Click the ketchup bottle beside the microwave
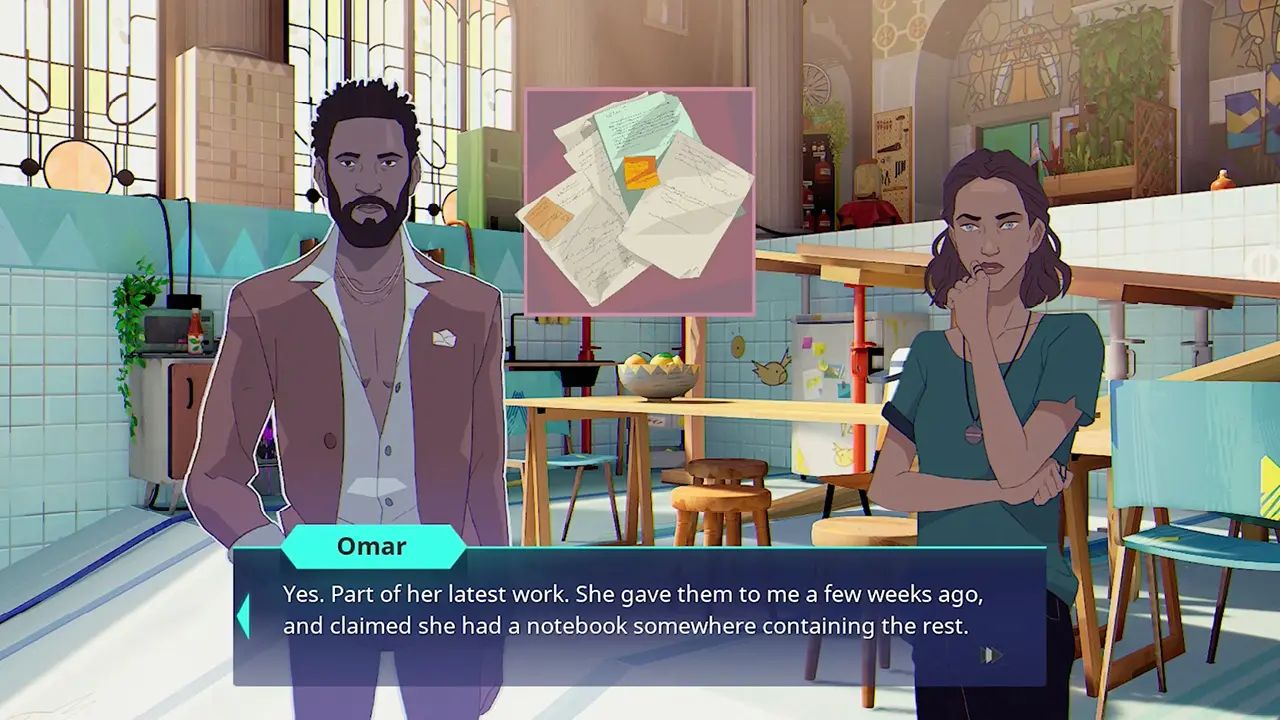1280x720 pixels. click(196, 330)
